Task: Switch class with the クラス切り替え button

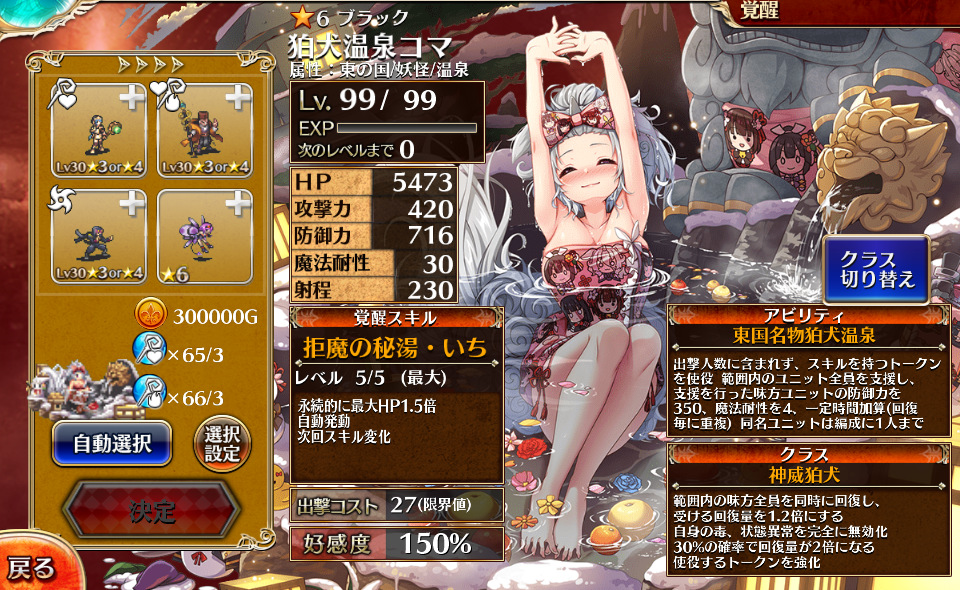Action: tap(876, 269)
